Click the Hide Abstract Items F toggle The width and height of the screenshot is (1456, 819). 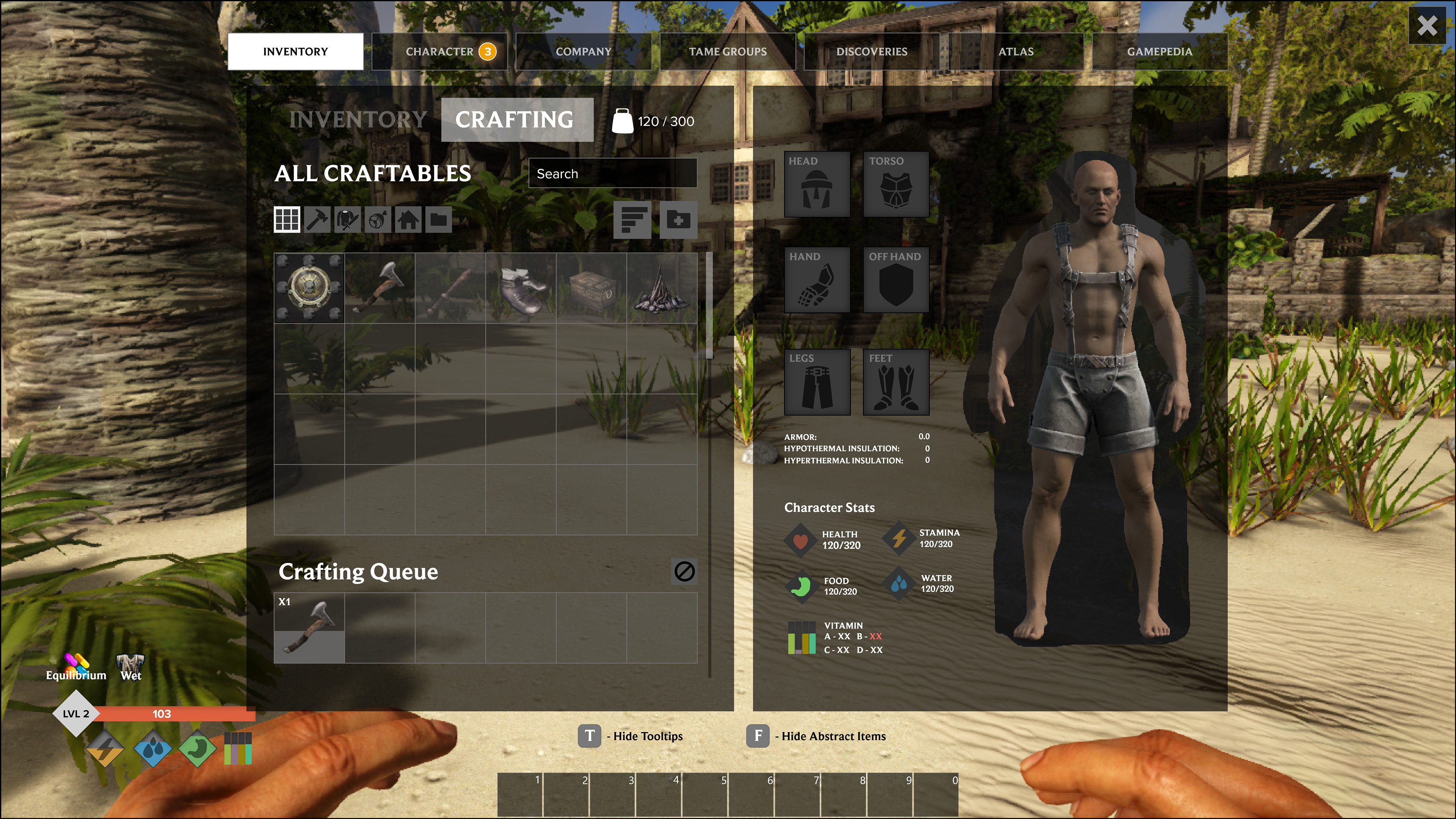point(758,736)
